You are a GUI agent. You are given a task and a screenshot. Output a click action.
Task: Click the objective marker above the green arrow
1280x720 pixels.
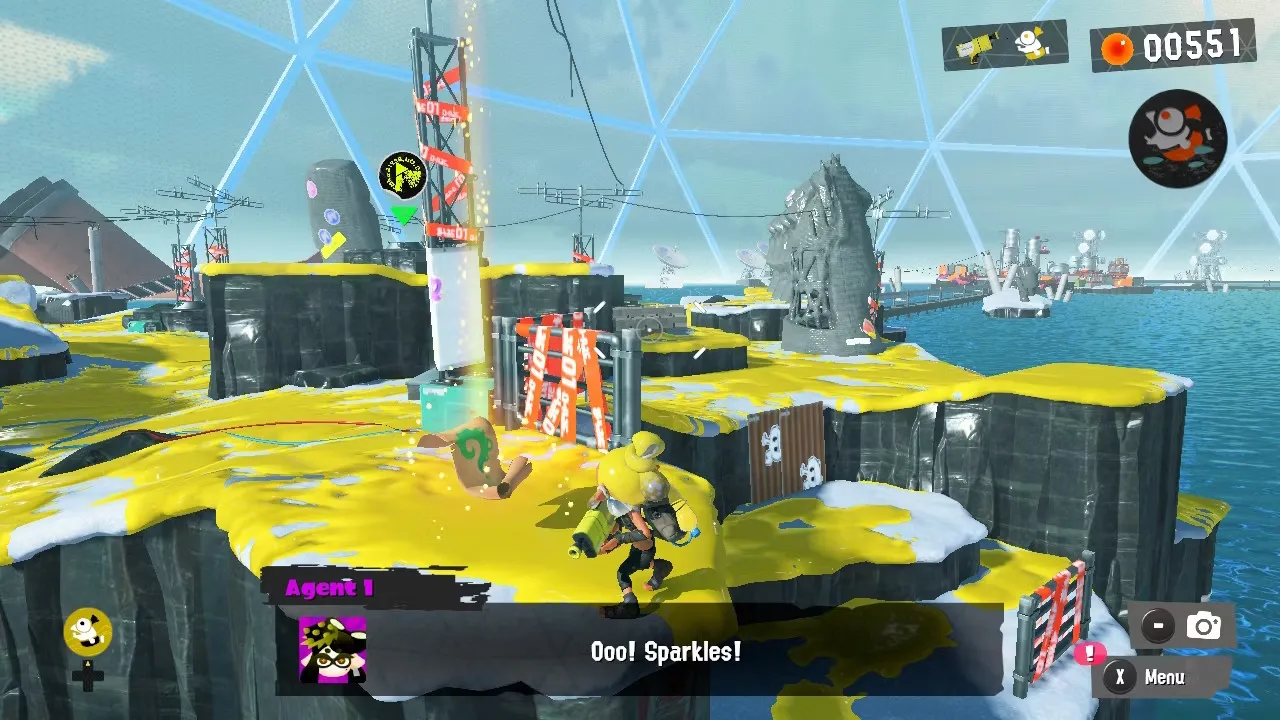pyautogui.click(x=403, y=176)
